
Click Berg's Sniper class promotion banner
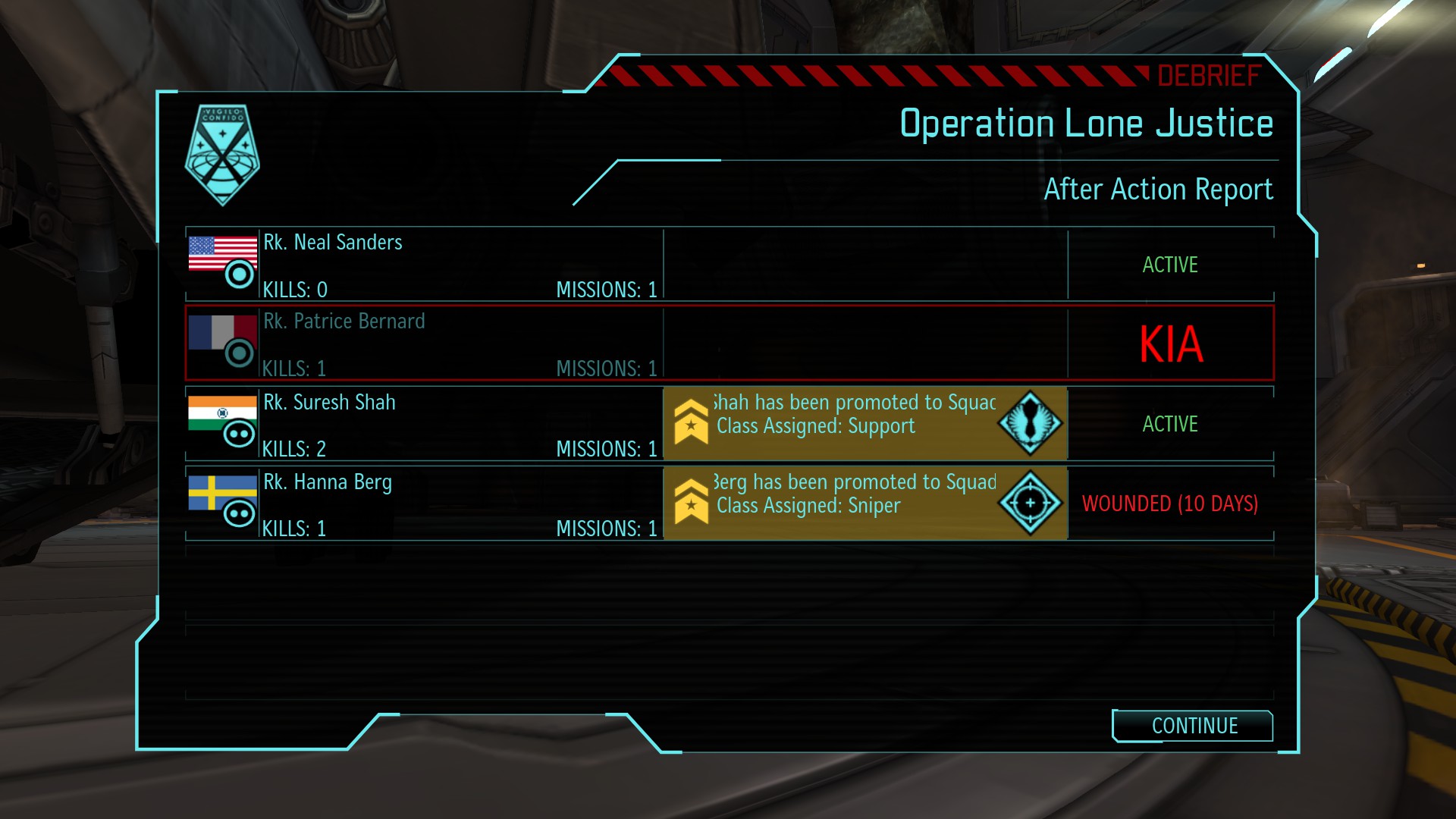pyautogui.click(x=864, y=504)
